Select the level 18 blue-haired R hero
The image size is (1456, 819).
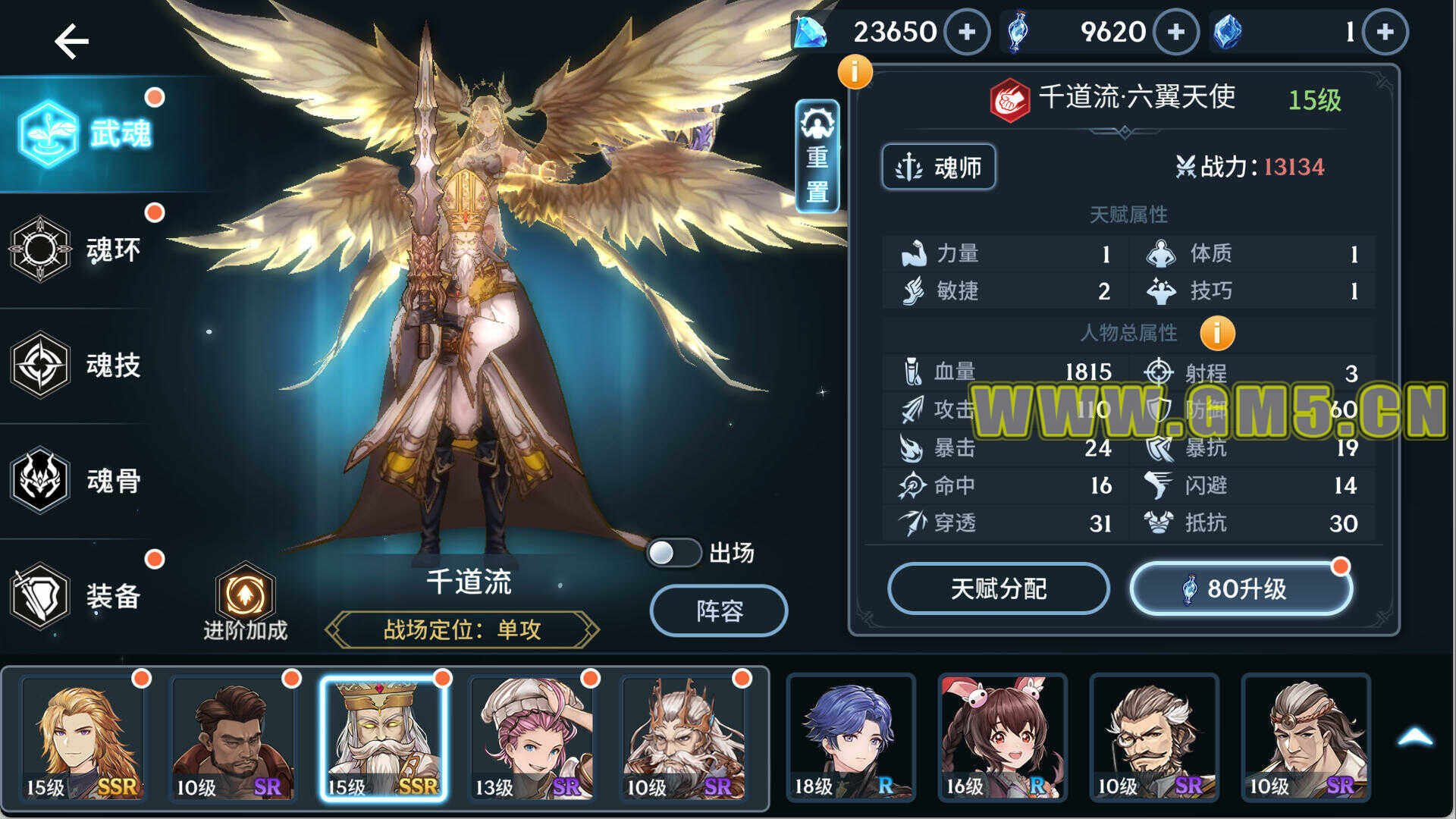[851, 737]
